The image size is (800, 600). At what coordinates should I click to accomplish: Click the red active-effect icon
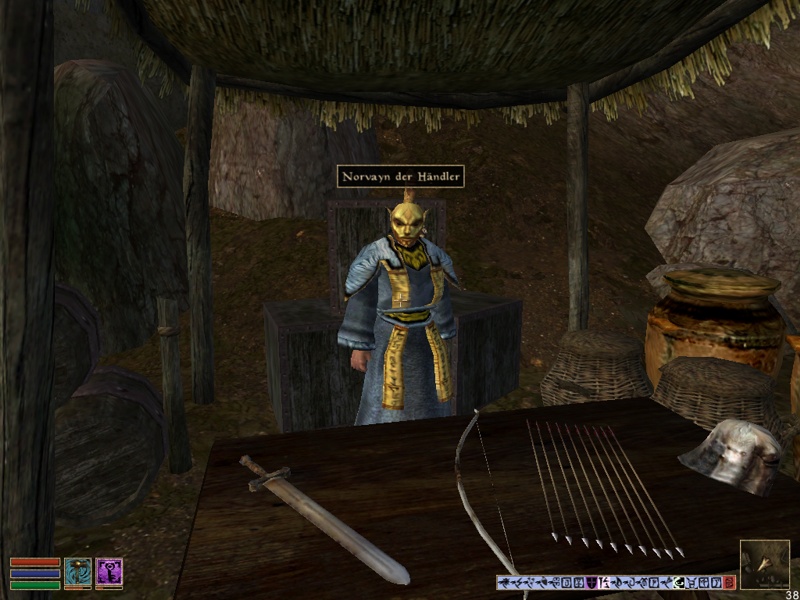click(729, 582)
